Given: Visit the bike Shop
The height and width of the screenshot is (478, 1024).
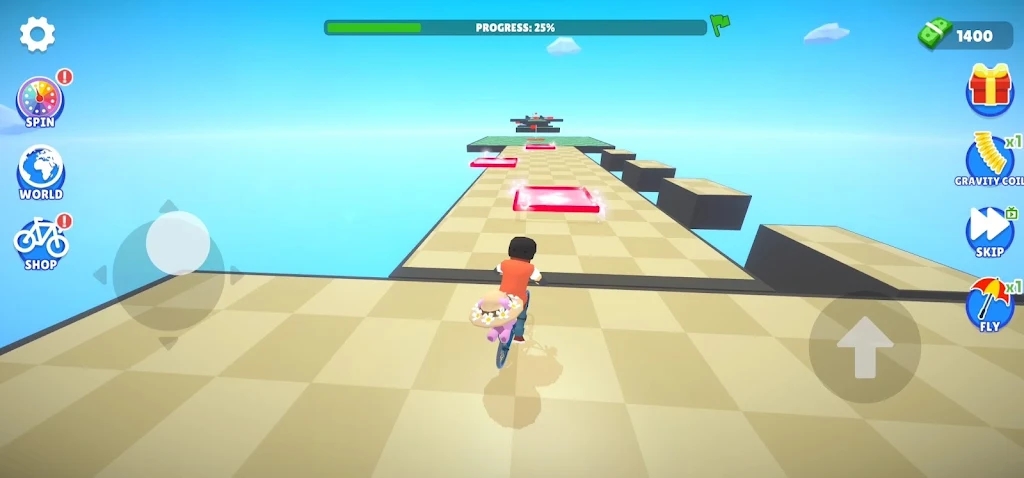Looking at the screenshot, I should (41, 241).
